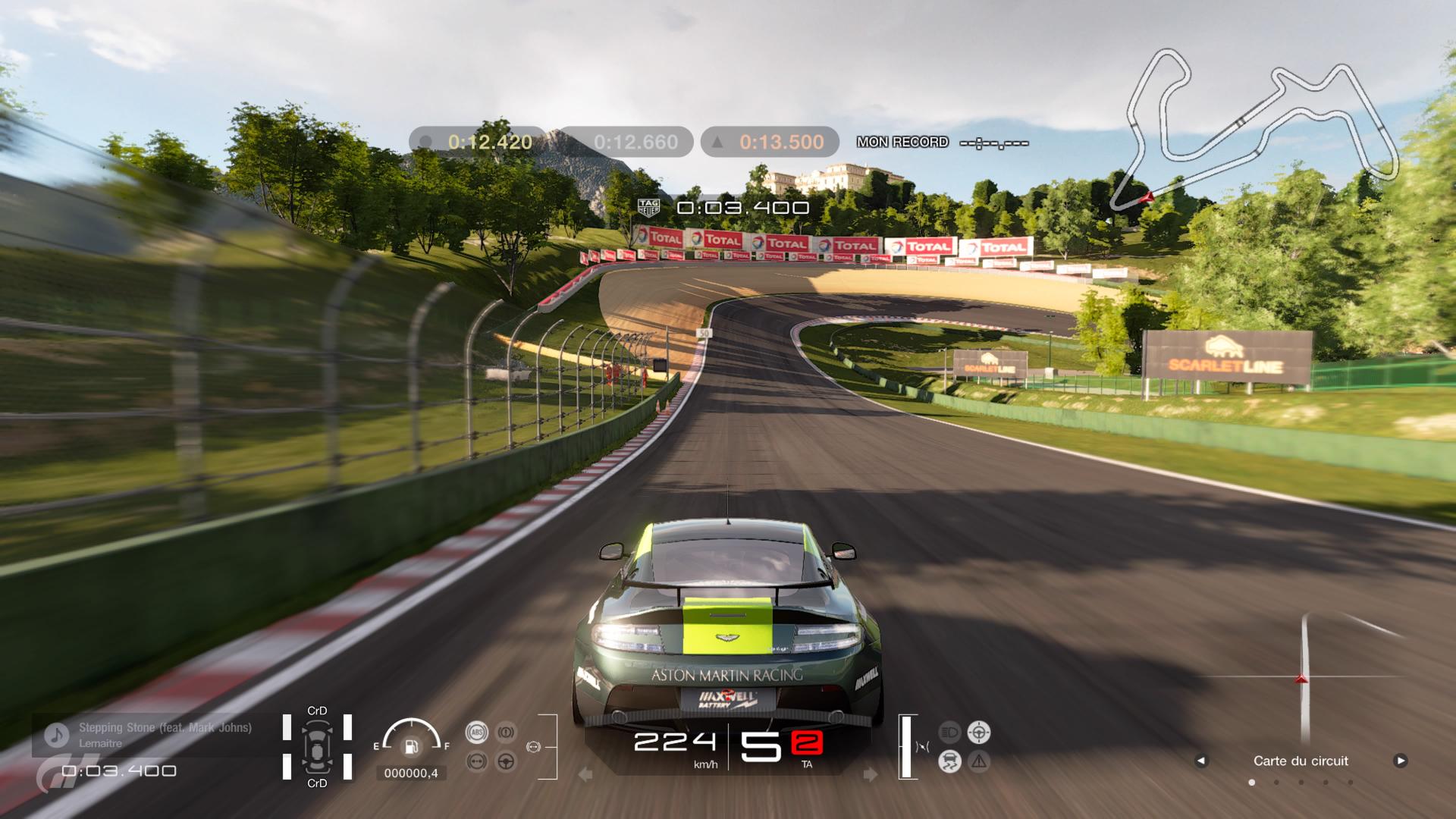The image size is (1456, 819).
Task: Click the hazard warning triangle icon
Action: [979, 761]
